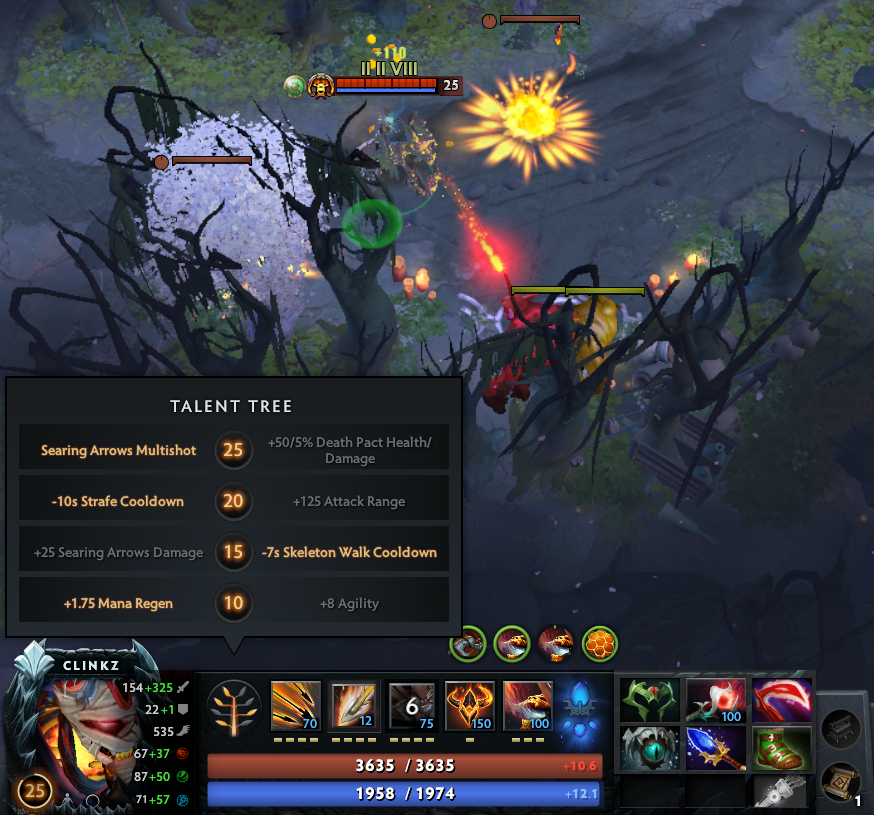
Task: Cast the horned skull ability costing 150 mana
Action: pos(469,706)
